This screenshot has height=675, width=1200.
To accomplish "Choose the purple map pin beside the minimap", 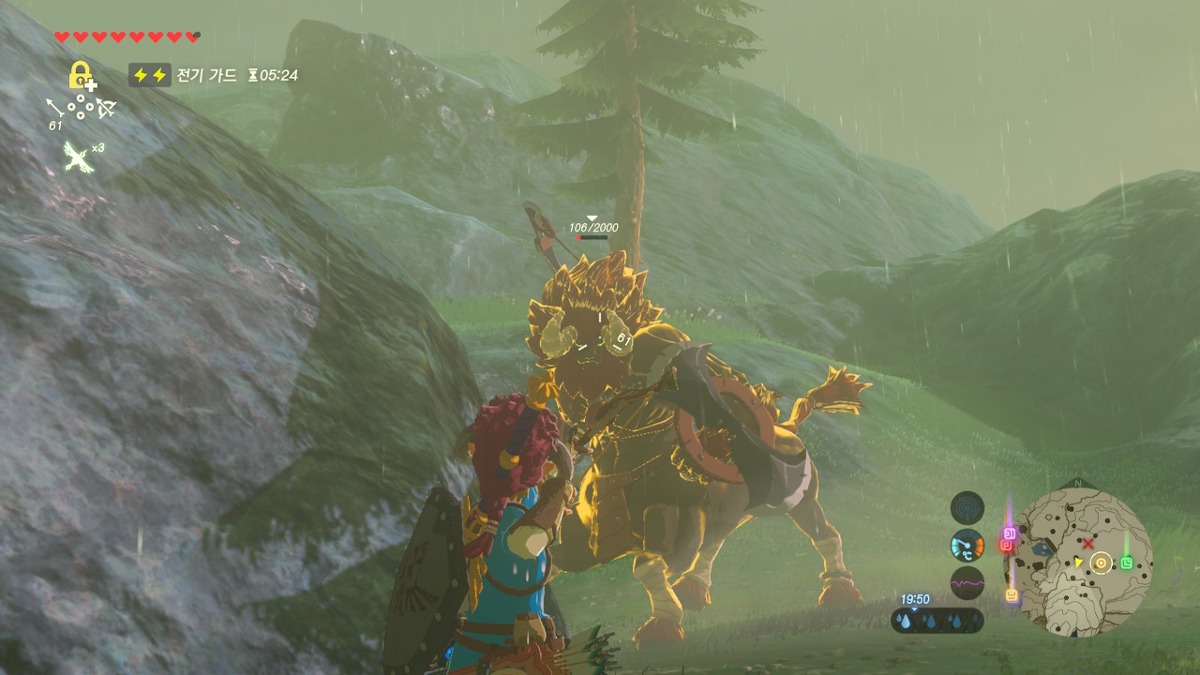I will click(1009, 533).
